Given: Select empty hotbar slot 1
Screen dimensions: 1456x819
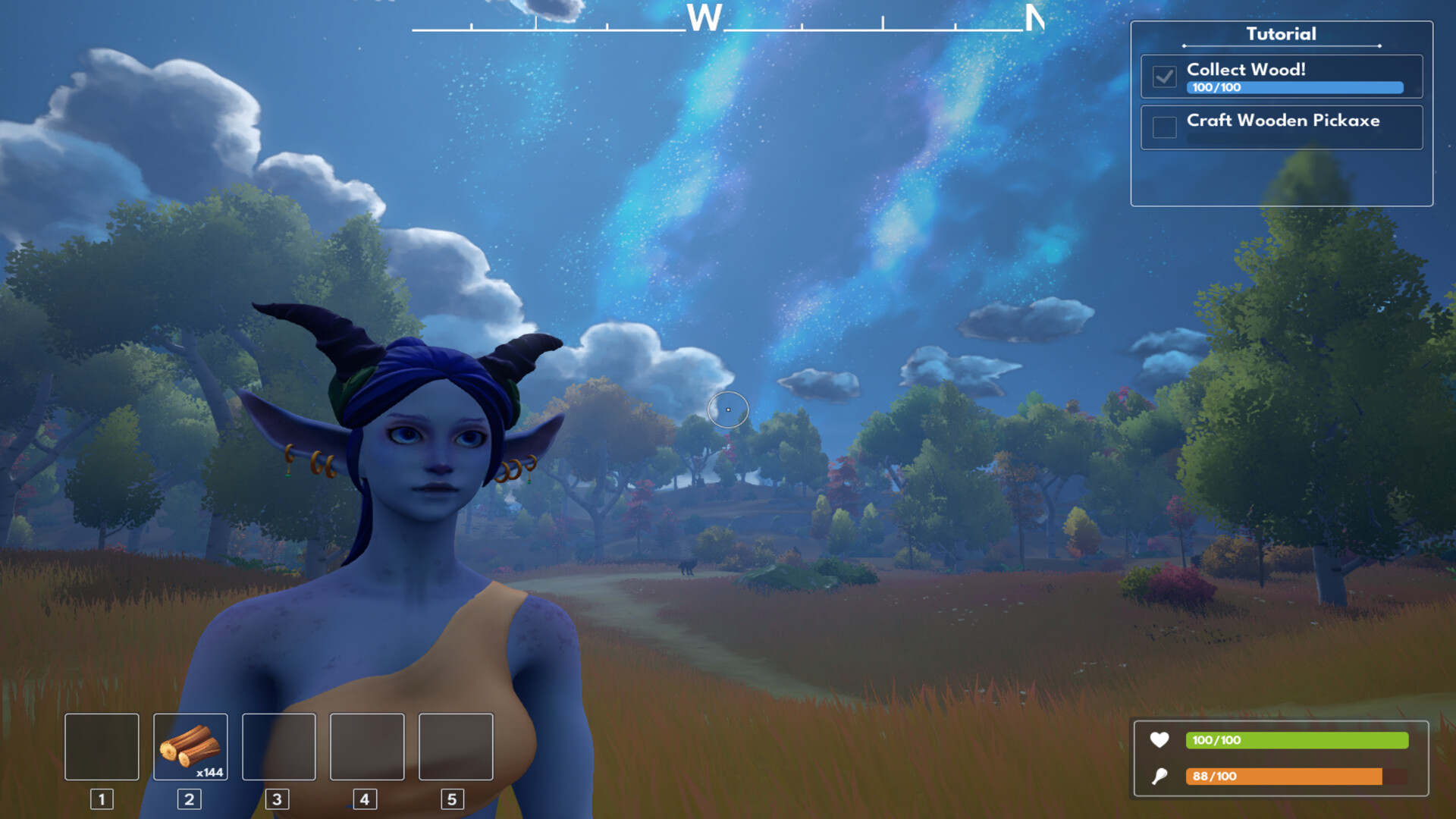Looking at the screenshot, I should 101,747.
